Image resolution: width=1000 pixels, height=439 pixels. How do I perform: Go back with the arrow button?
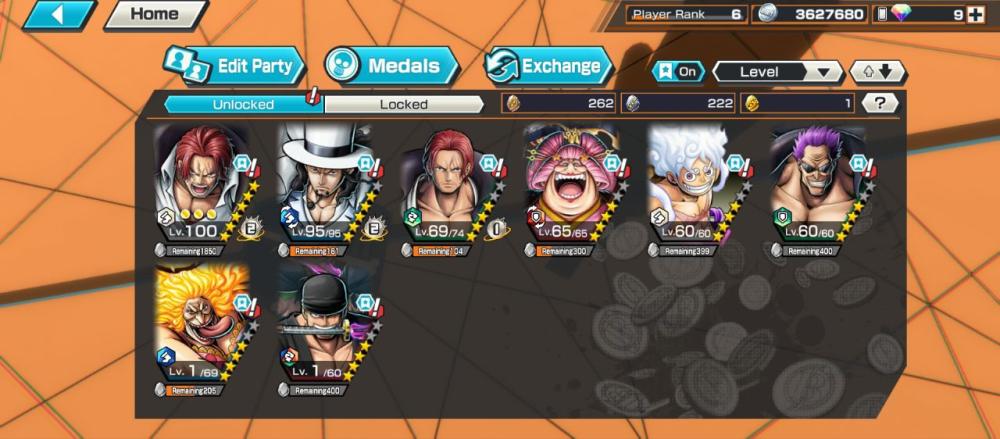[59, 15]
